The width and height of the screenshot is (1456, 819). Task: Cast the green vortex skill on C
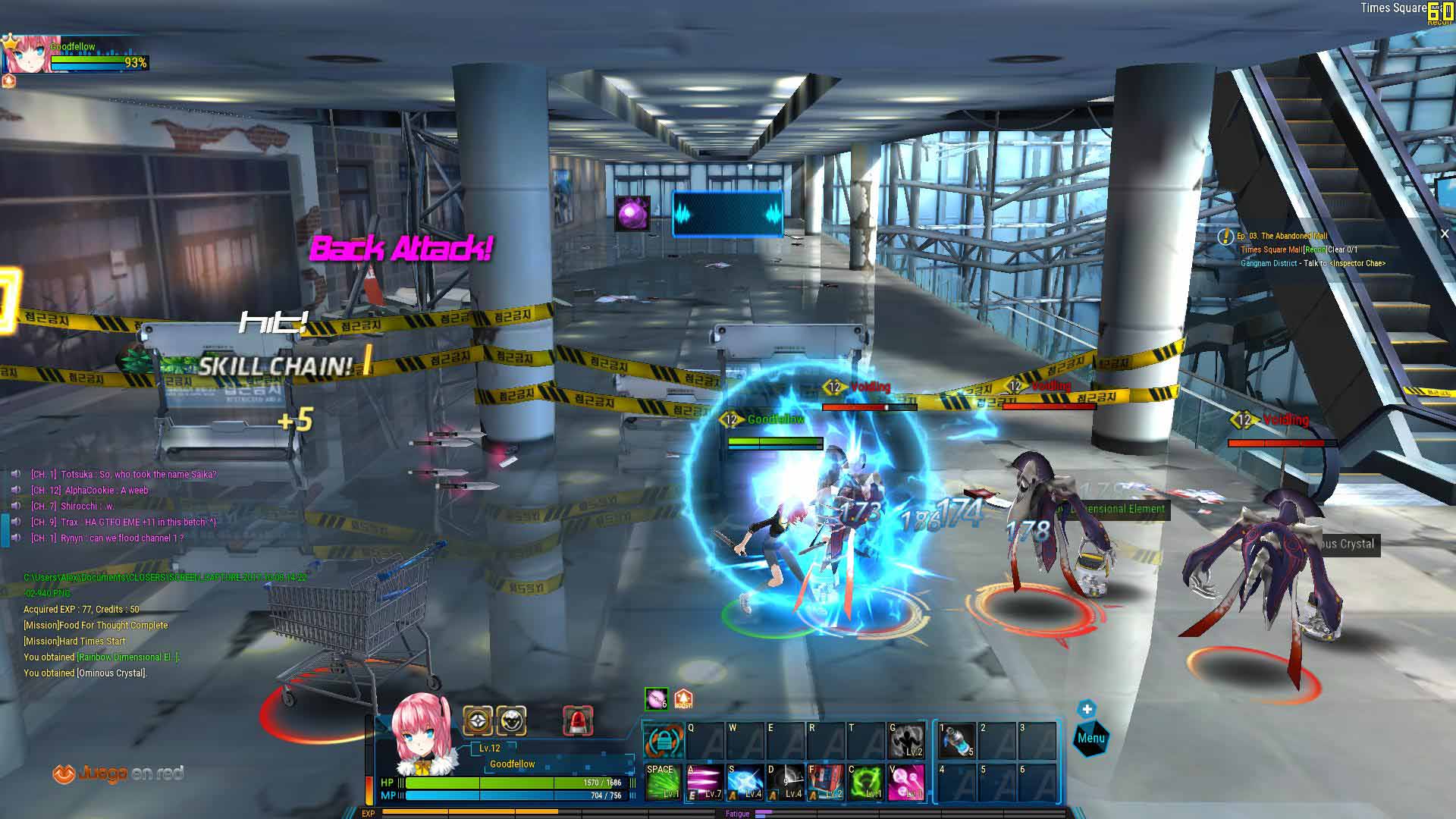865,782
